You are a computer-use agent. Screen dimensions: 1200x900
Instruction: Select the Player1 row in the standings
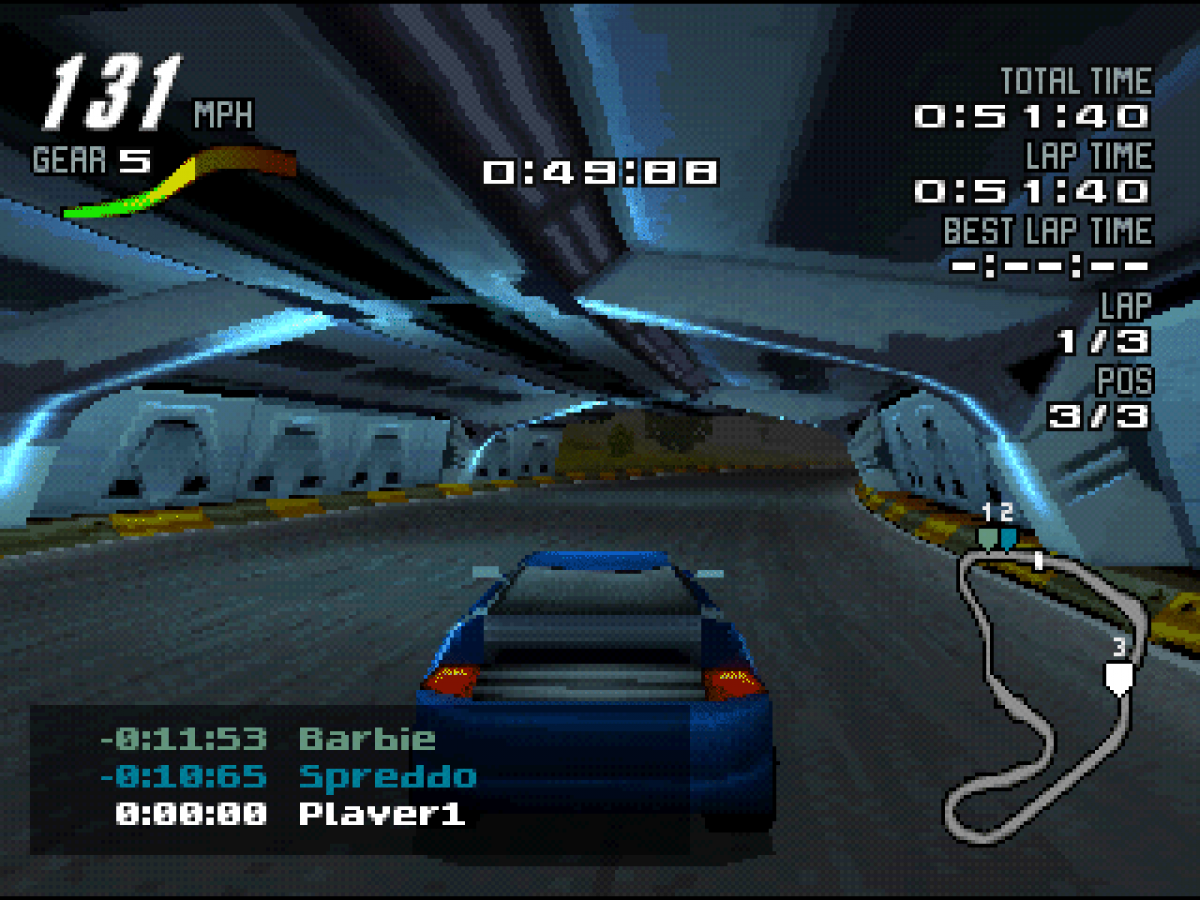[290, 813]
